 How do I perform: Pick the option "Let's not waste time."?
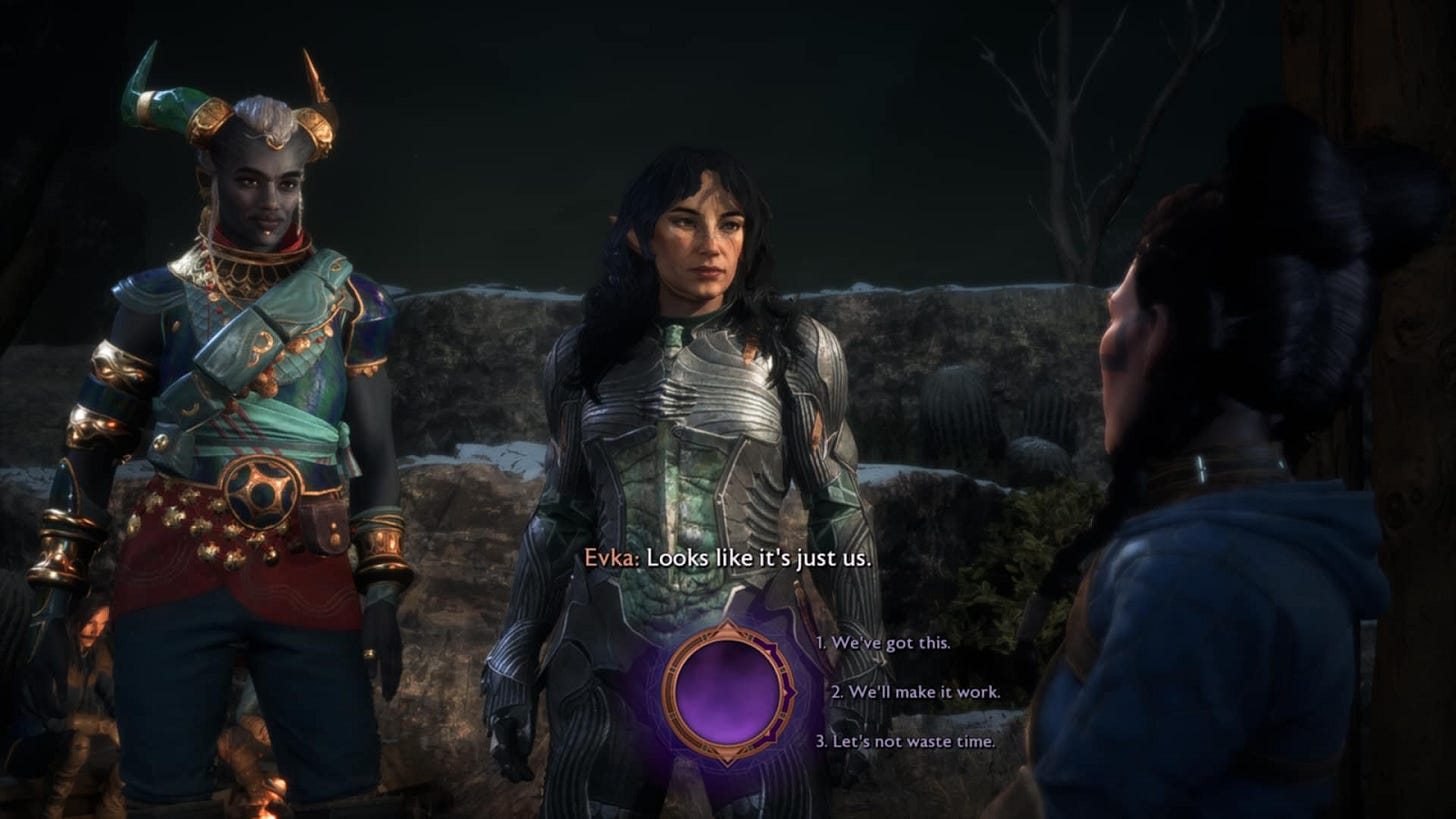[x=905, y=741]
